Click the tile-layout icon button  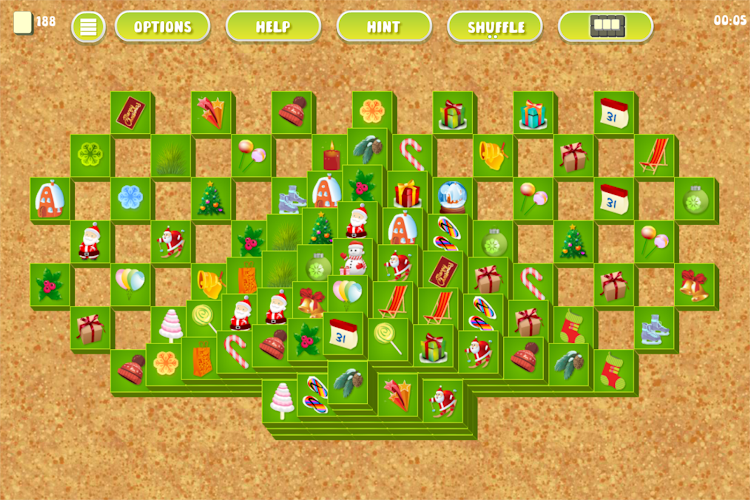click(606, 27)
